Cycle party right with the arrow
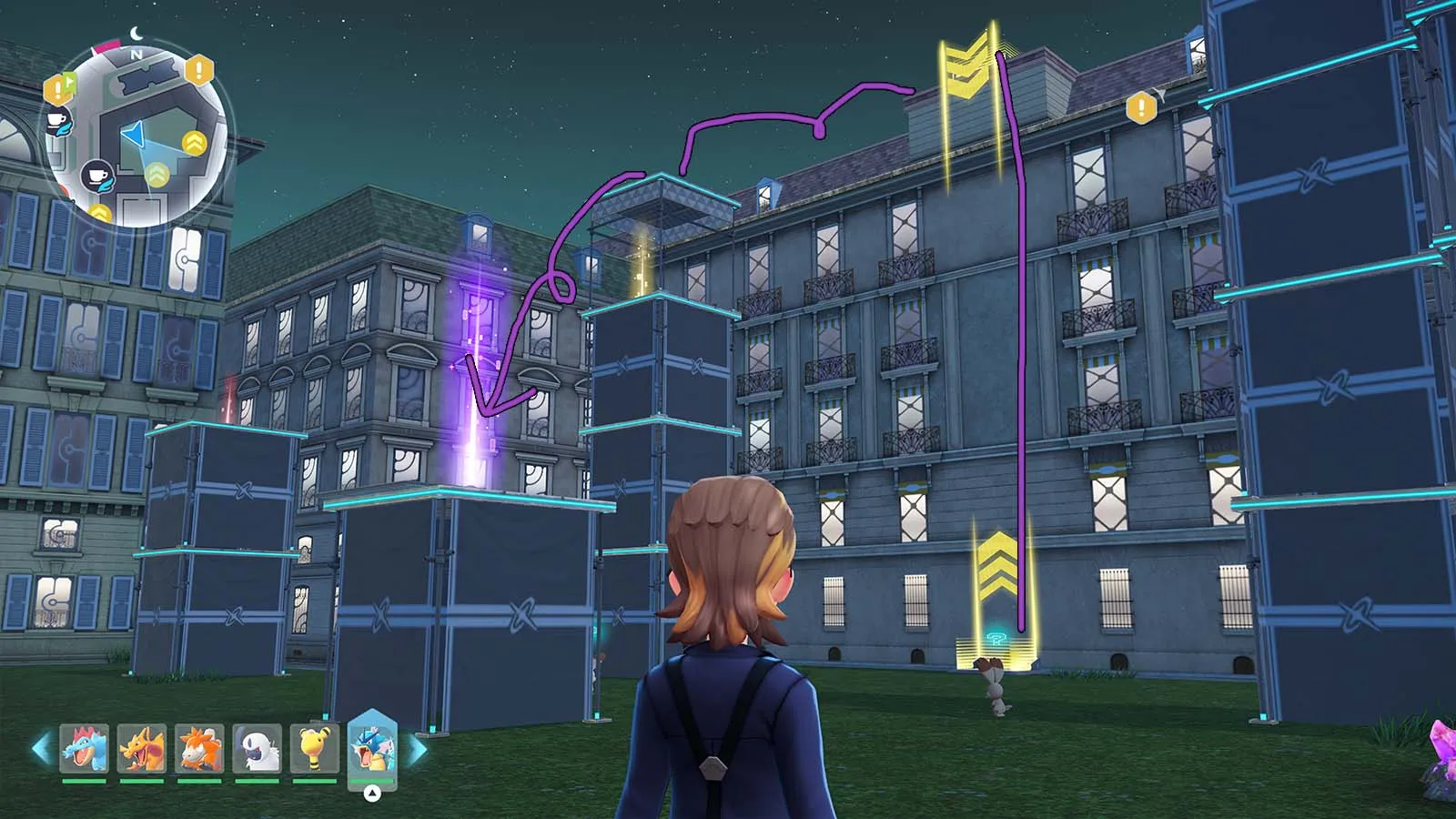This screenshot has height=819, width=1456. tap(417, 749)
